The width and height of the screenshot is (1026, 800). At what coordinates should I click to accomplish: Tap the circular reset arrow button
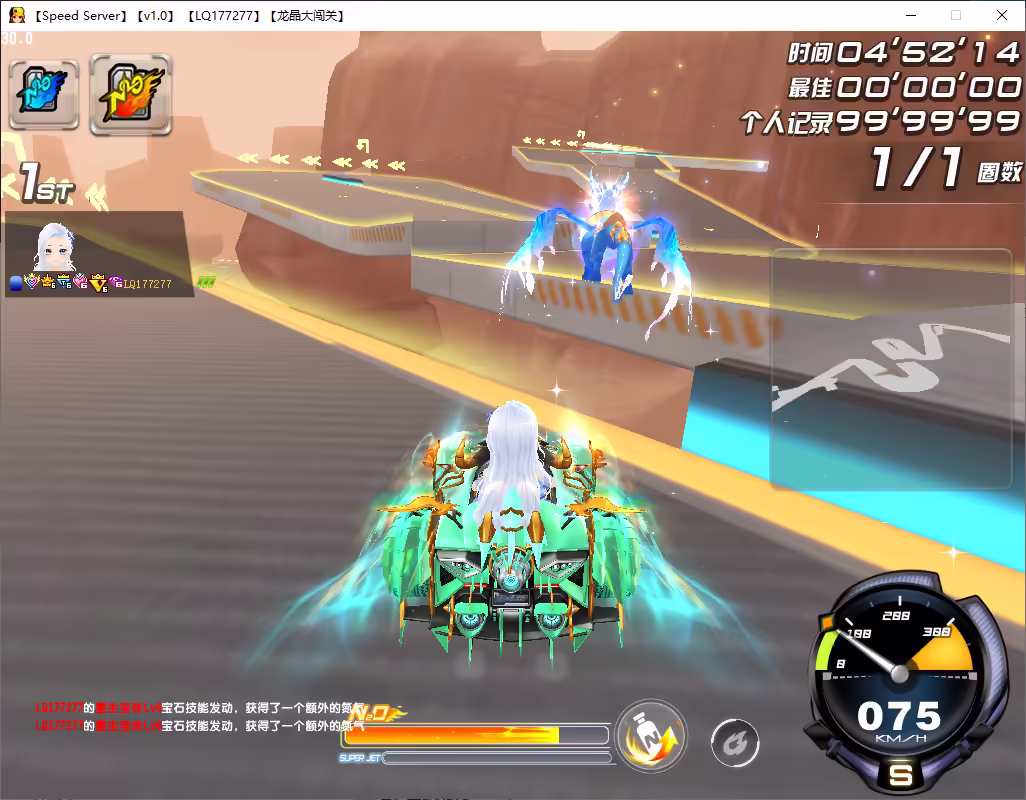click(735, 744)
